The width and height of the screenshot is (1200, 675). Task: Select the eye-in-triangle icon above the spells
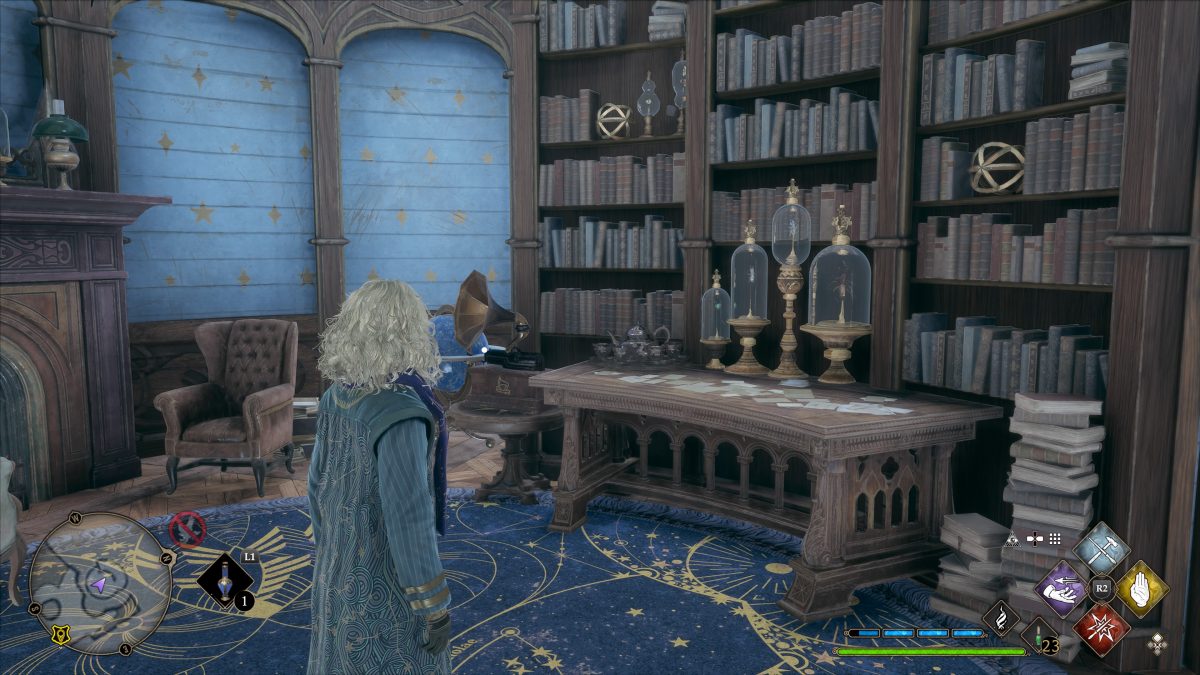click(x=1012, y=538)
